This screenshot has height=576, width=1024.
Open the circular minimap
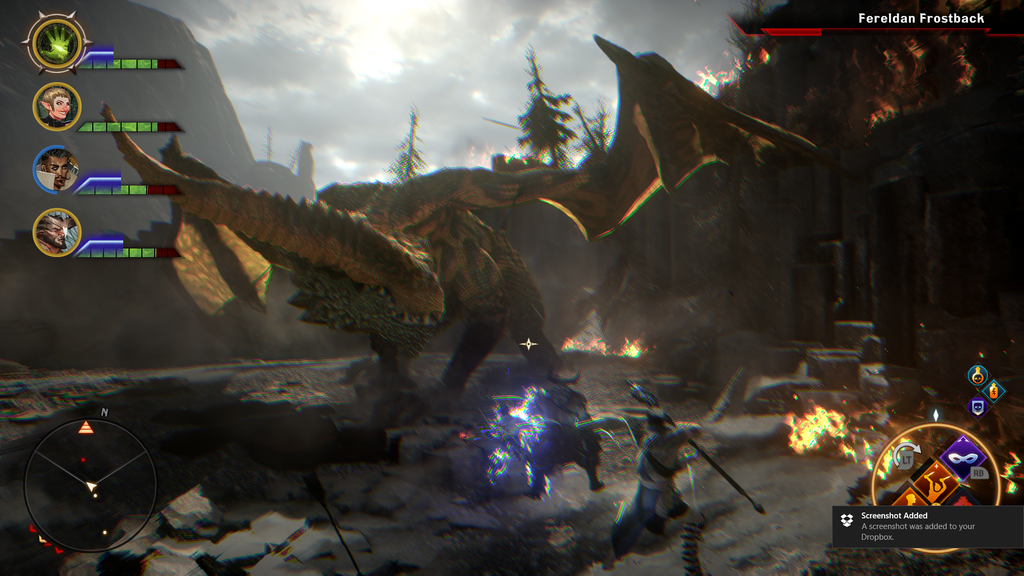[90, 485]
